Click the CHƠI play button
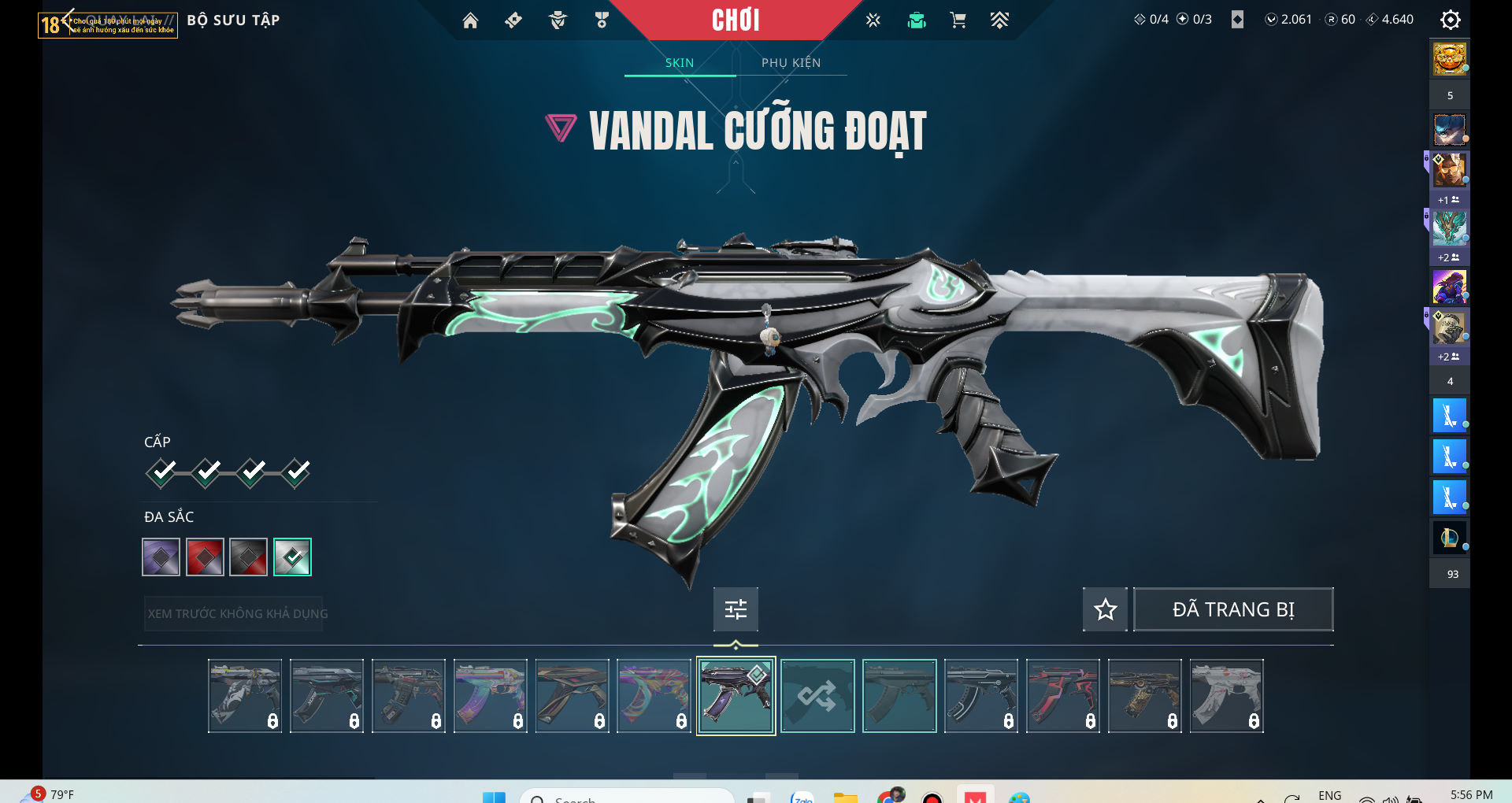Screen dimensions: 1512x803 [736, 20]
